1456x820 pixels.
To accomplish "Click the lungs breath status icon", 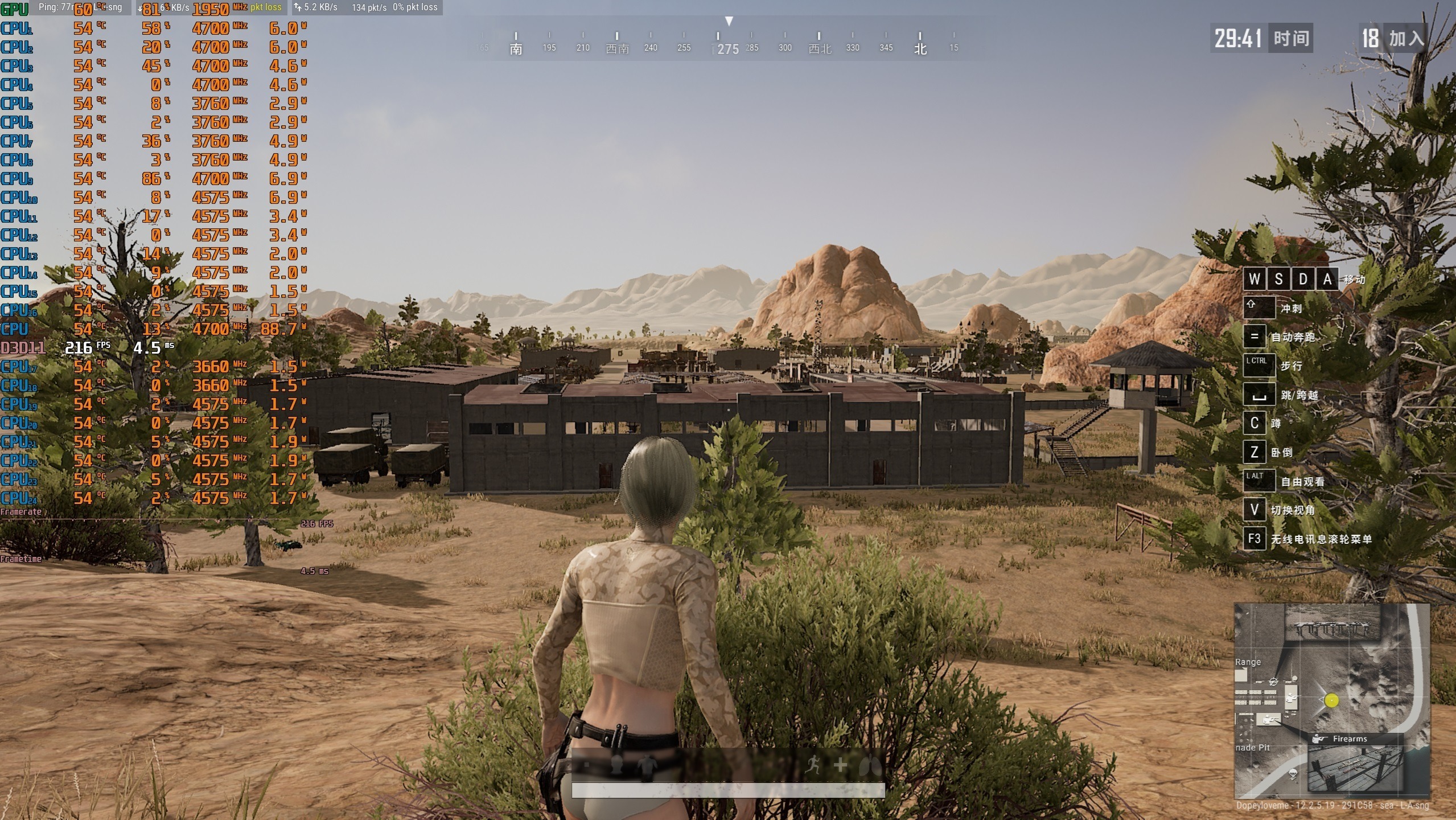I will 870,765.
